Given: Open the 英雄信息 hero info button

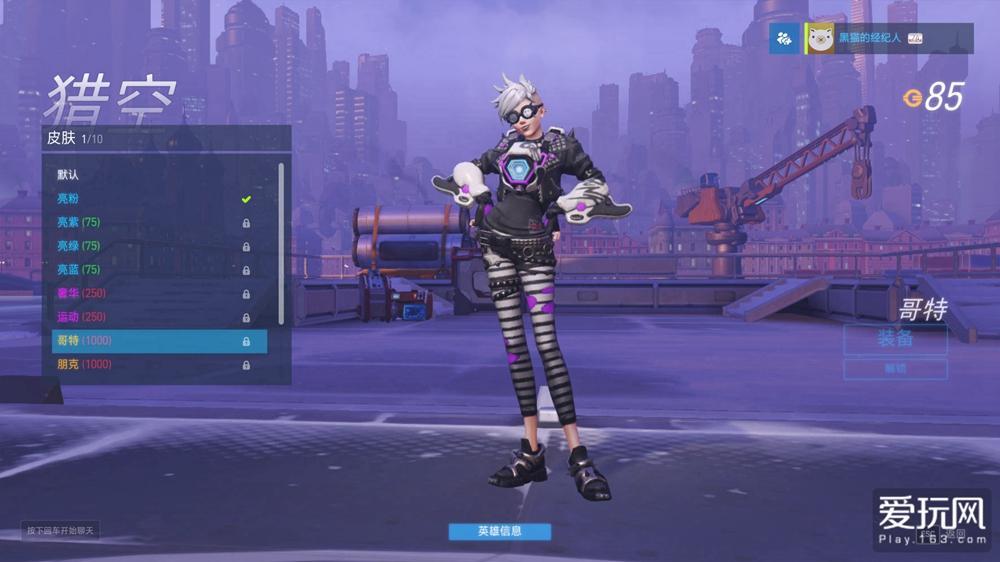Looking at the screenshot, I should [x=499, y=531].
